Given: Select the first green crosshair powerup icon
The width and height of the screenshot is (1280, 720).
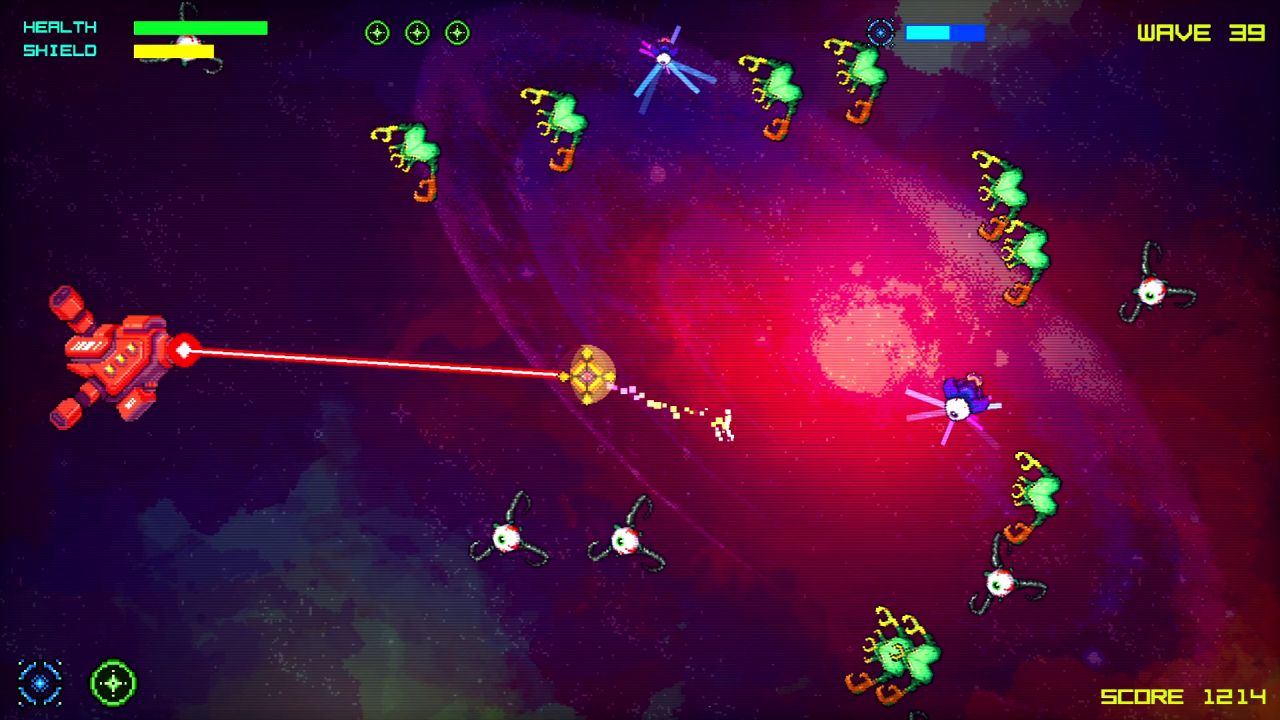Looking at the screenshot, I should (x=377, y=32).
